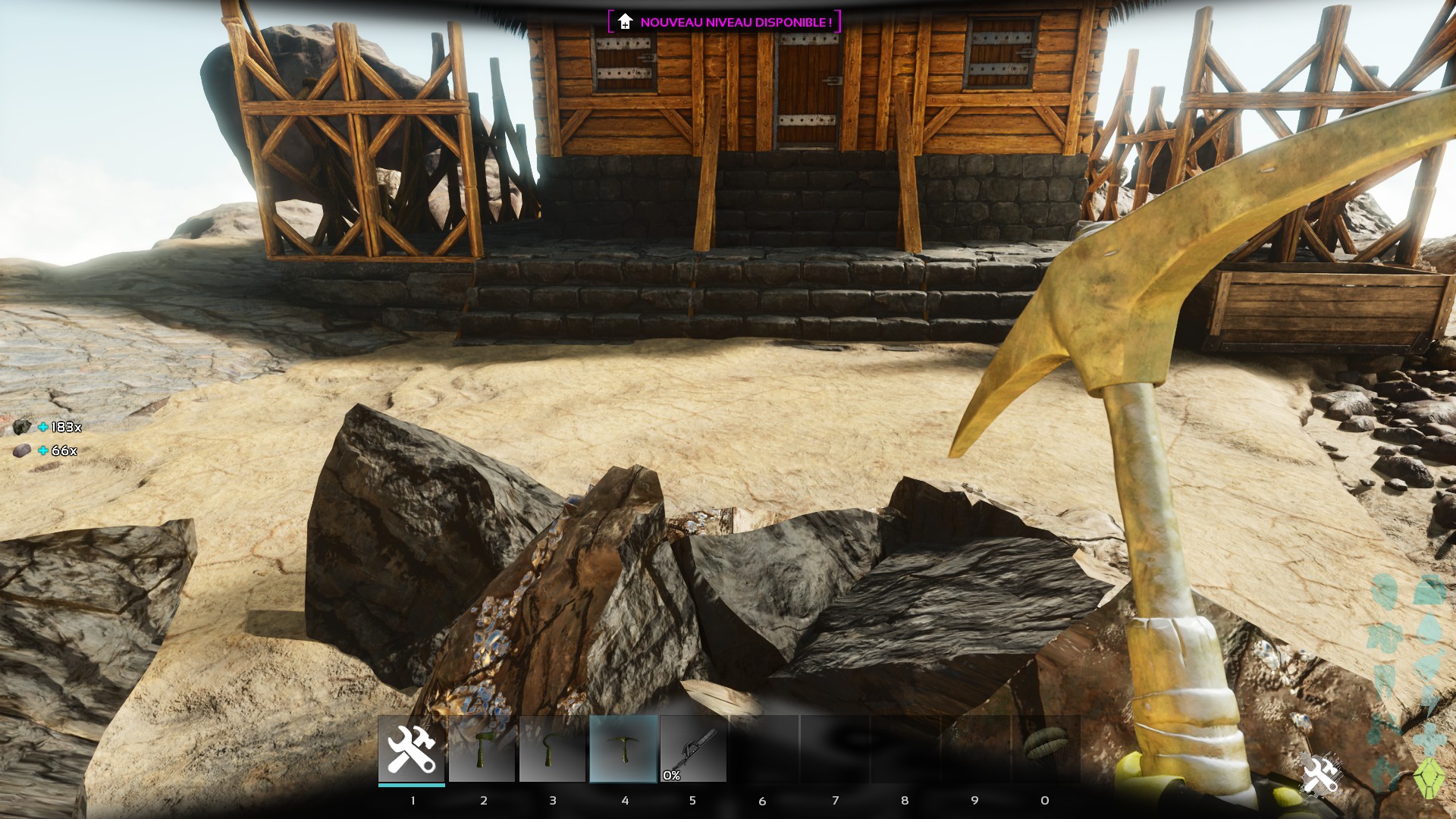
Task: Select the crossed tools hotbar slot
Action: point(411,748)
